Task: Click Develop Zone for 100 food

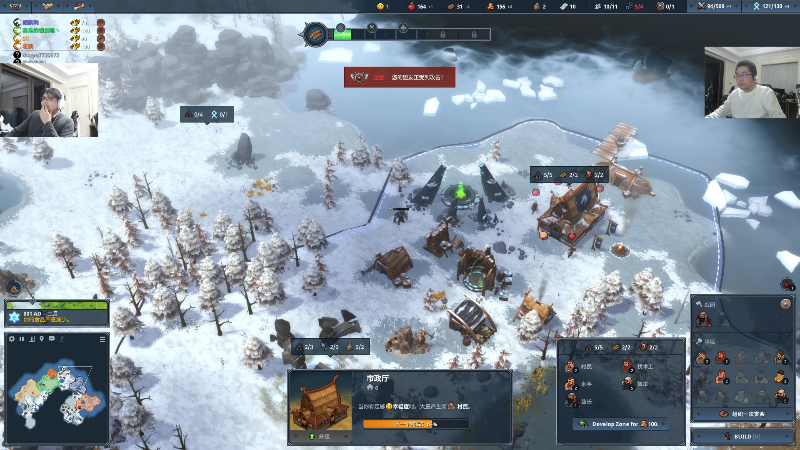Action: [x=619, y=424]
